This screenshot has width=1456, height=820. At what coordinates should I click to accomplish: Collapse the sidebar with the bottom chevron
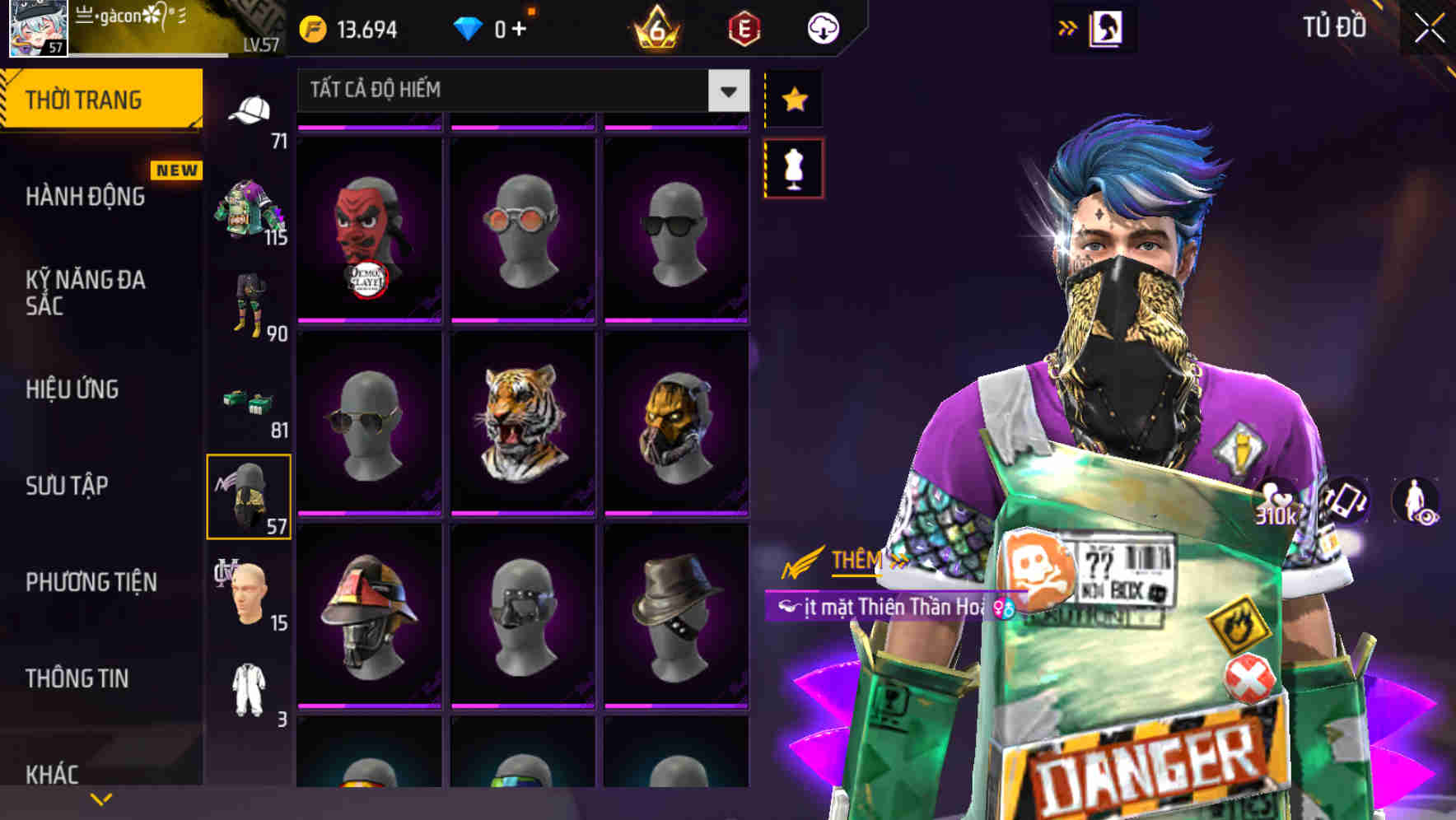101,798
